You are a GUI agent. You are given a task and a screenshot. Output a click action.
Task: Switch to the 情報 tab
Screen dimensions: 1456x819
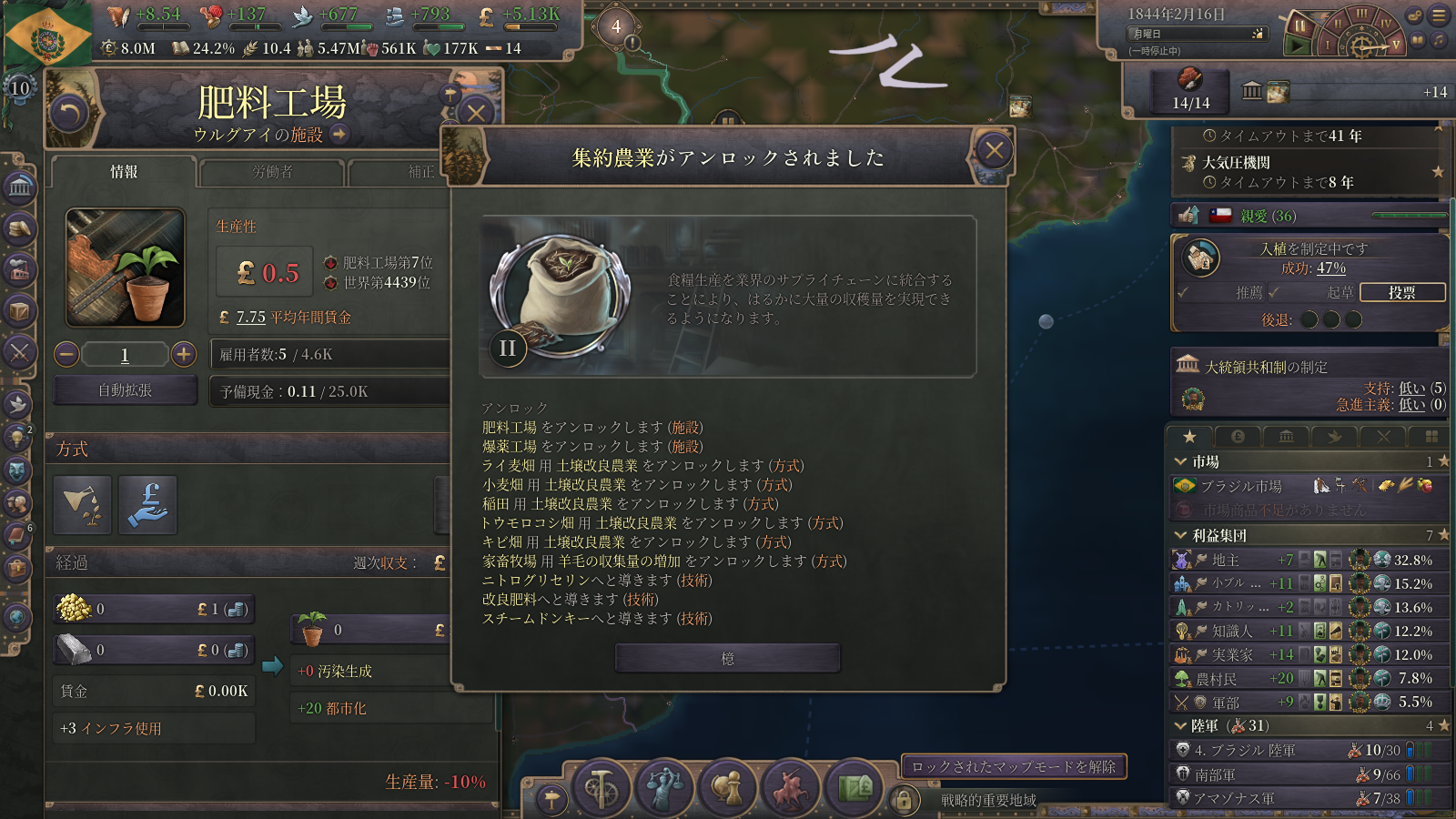[124, 172]
